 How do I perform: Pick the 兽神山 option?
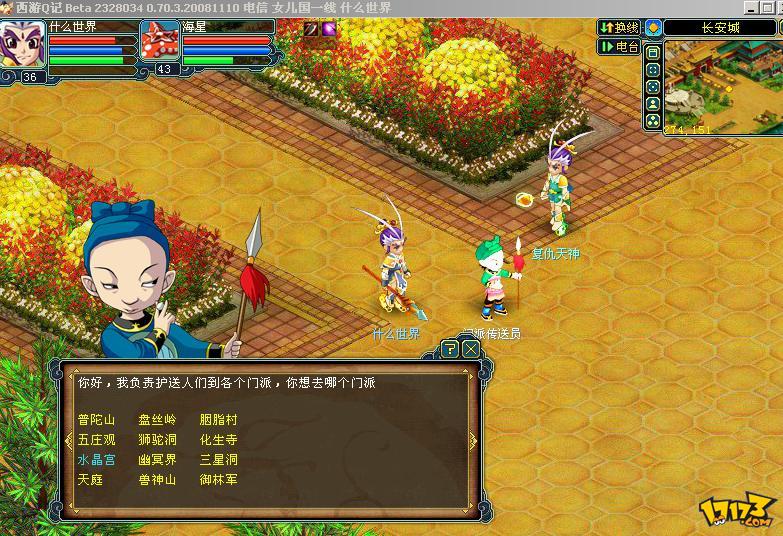tap(157, 480)
